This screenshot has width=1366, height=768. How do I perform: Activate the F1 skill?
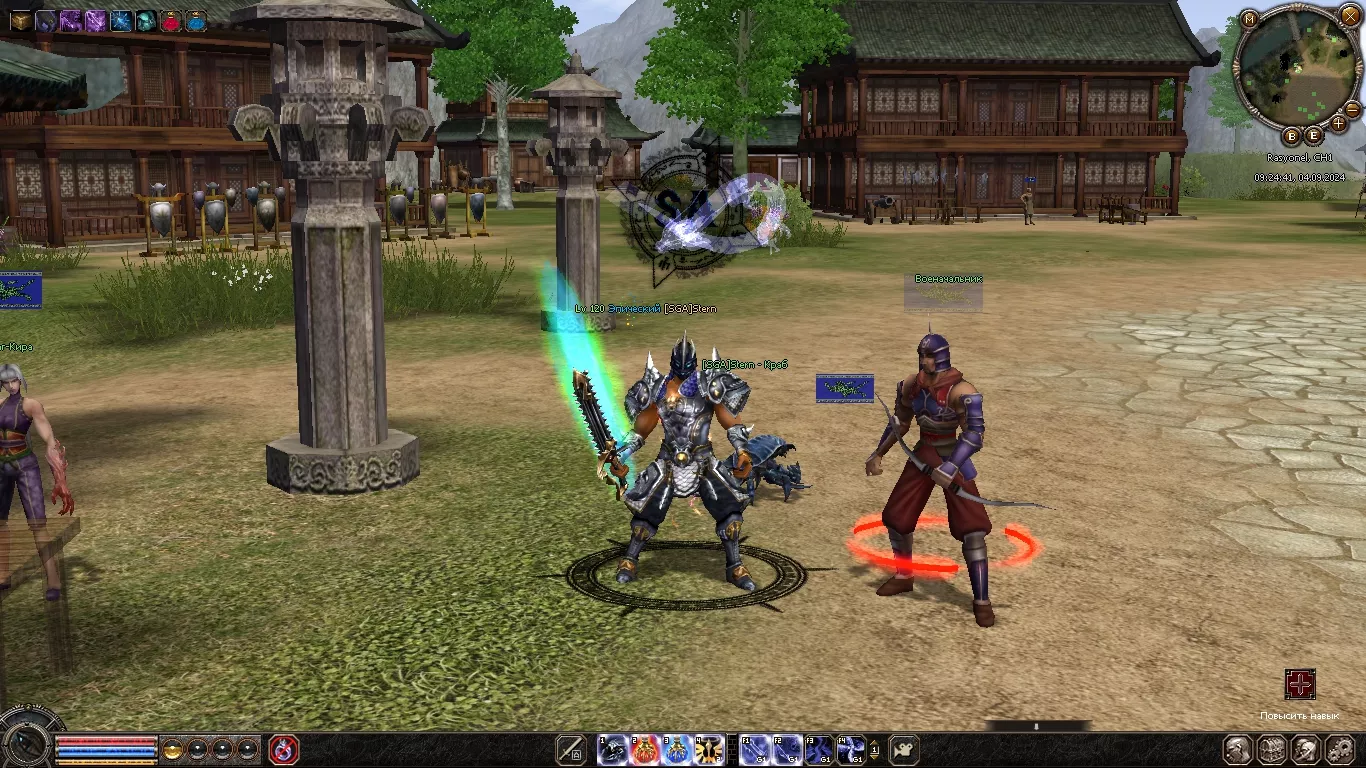[755, 749]
